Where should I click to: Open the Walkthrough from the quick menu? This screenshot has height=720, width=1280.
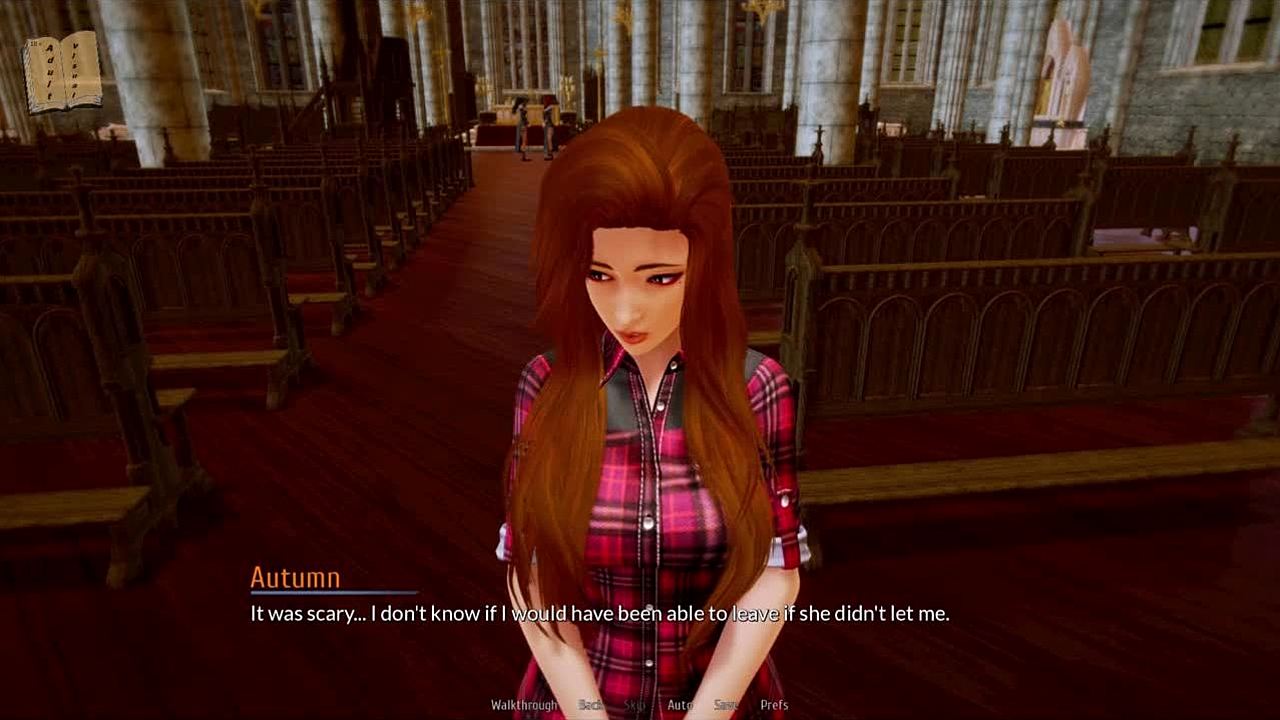coord(524,705)
